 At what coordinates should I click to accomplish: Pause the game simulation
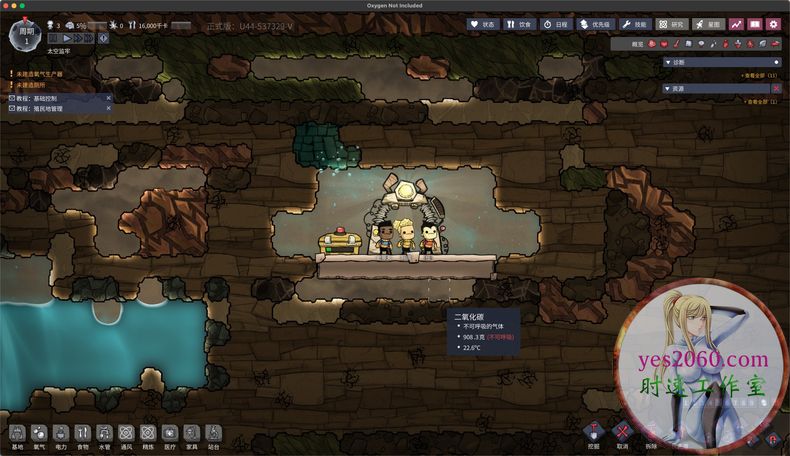[55, 38]
